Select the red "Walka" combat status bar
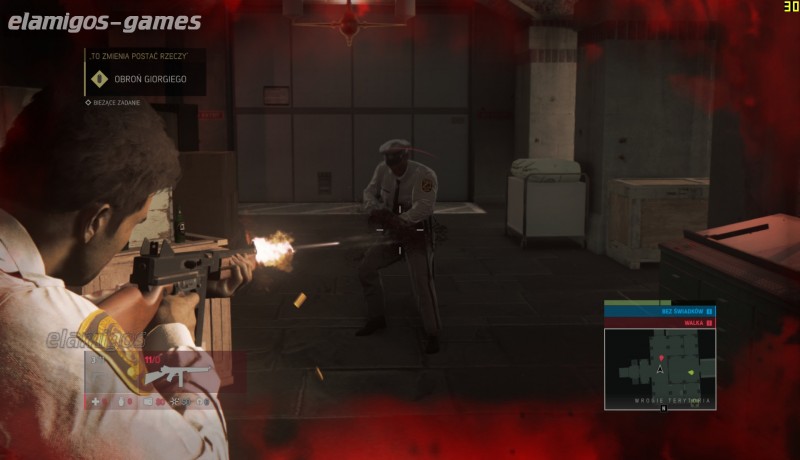Viewport: 800px width, 460px height. pyautogui.click(x=659, y=323)
